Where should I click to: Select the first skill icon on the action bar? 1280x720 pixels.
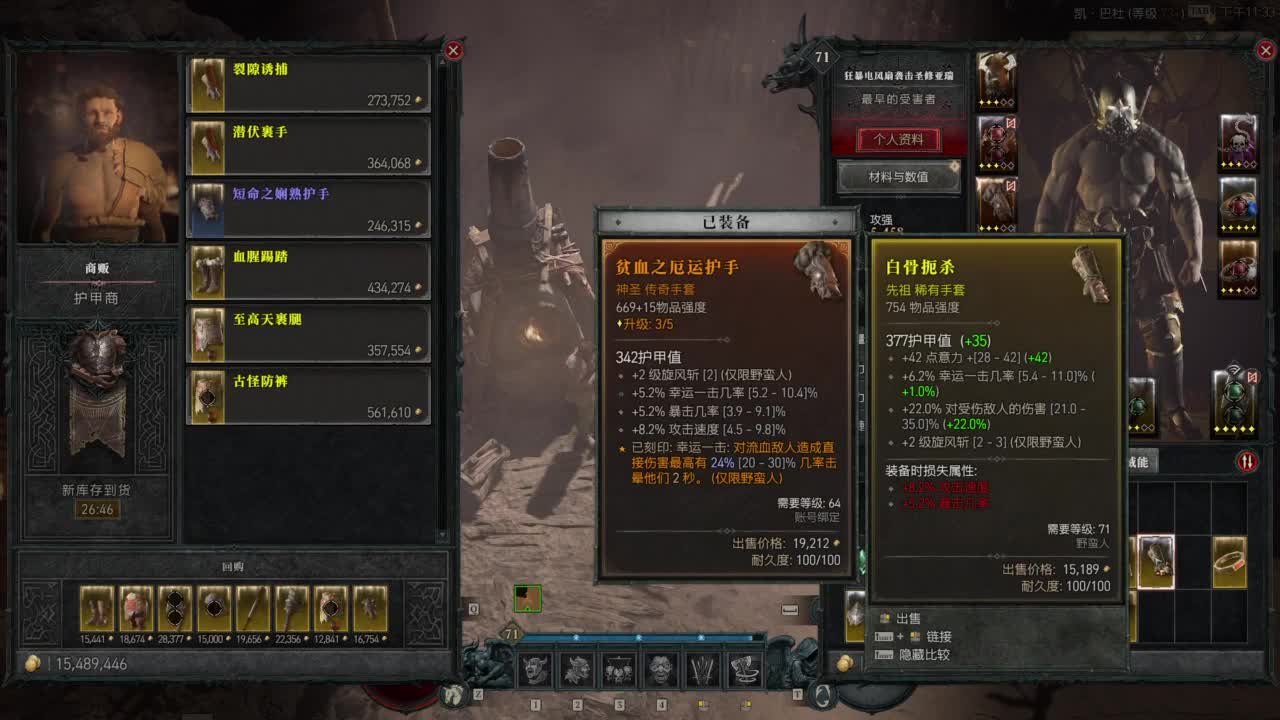[535, 670]
